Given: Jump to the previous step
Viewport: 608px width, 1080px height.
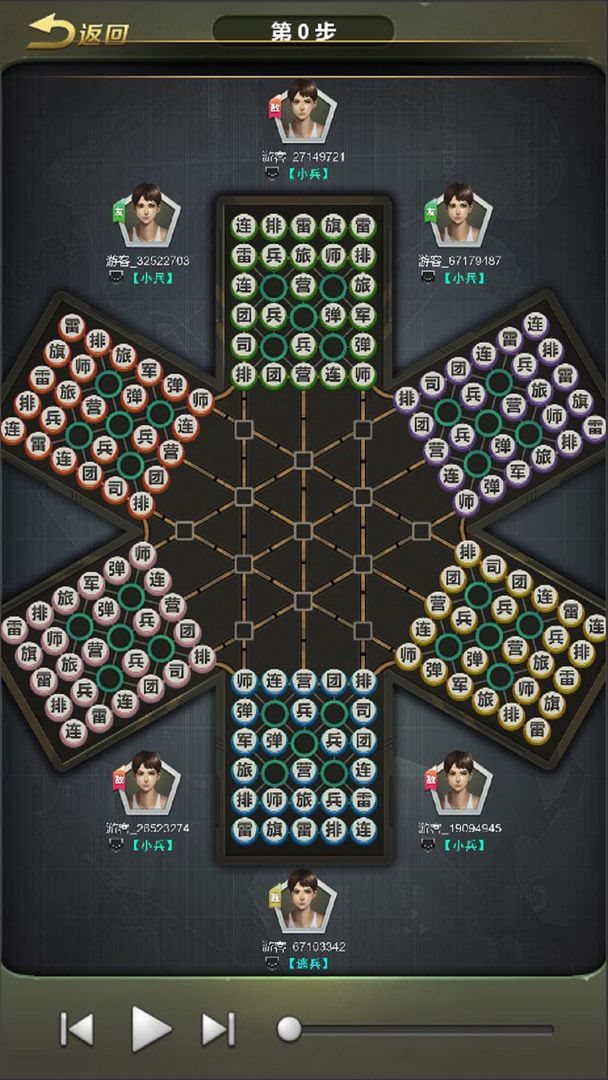Looking at the screenshot, I should click(x=77, y=1028).
